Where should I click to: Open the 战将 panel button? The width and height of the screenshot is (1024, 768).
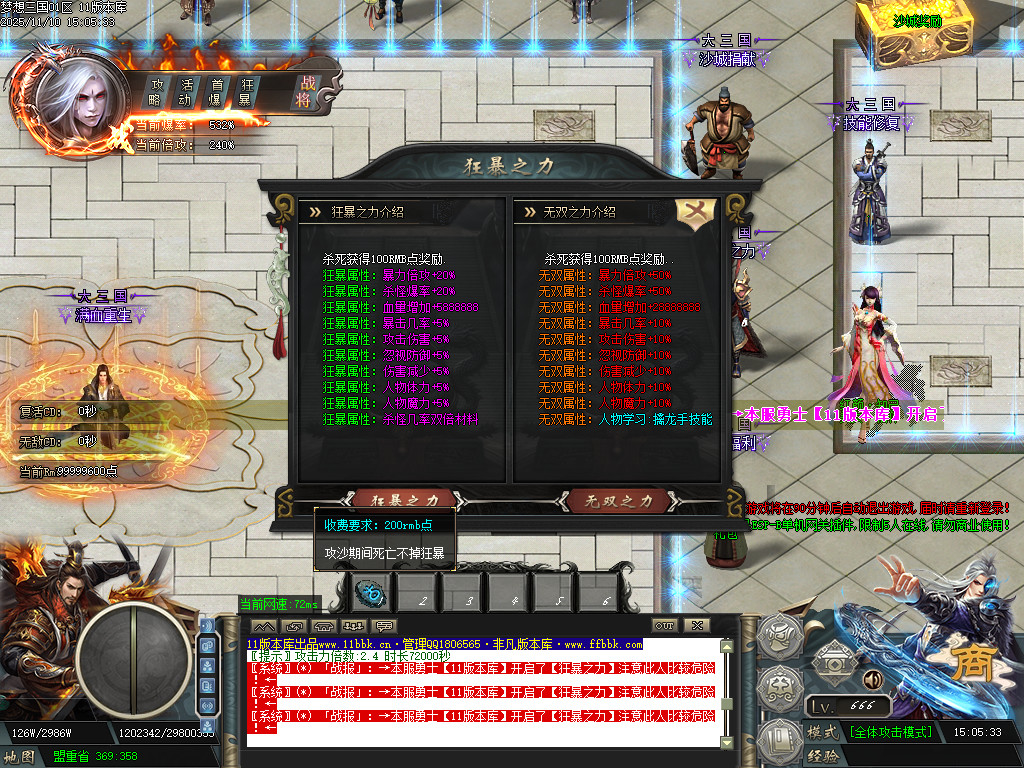[304, 92]
